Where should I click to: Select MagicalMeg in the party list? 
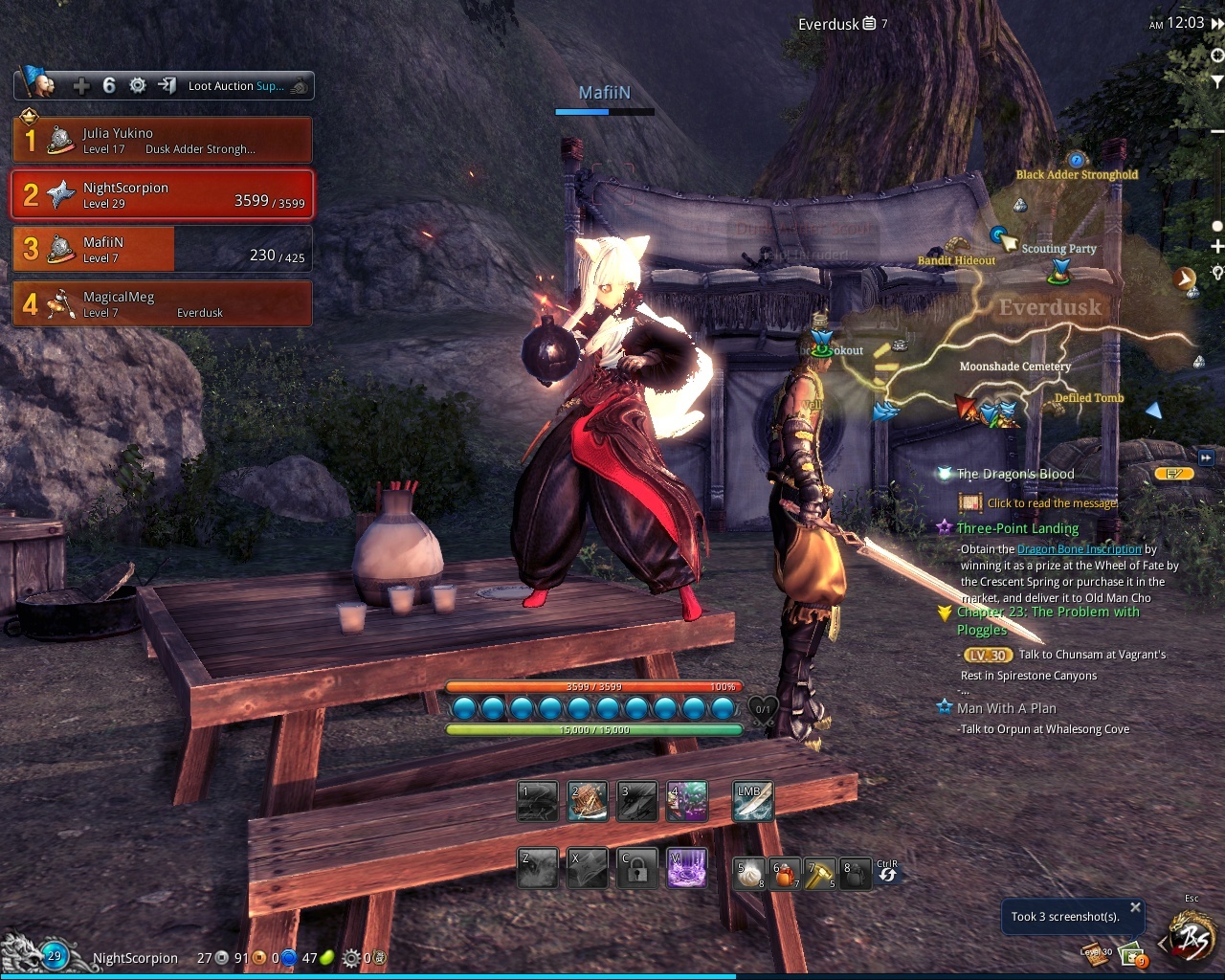[x=163, y=303]
